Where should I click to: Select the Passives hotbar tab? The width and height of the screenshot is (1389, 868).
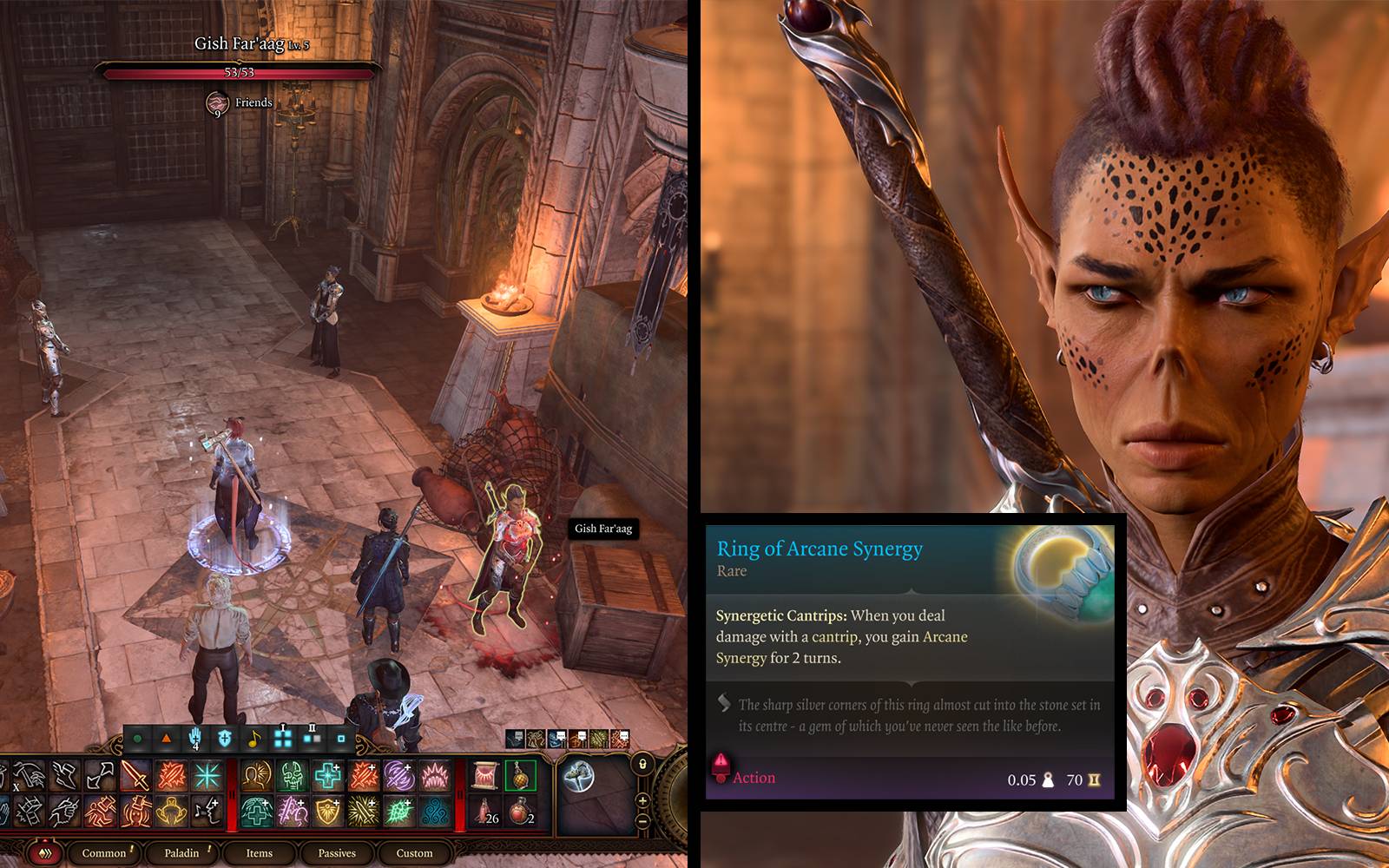337,853
